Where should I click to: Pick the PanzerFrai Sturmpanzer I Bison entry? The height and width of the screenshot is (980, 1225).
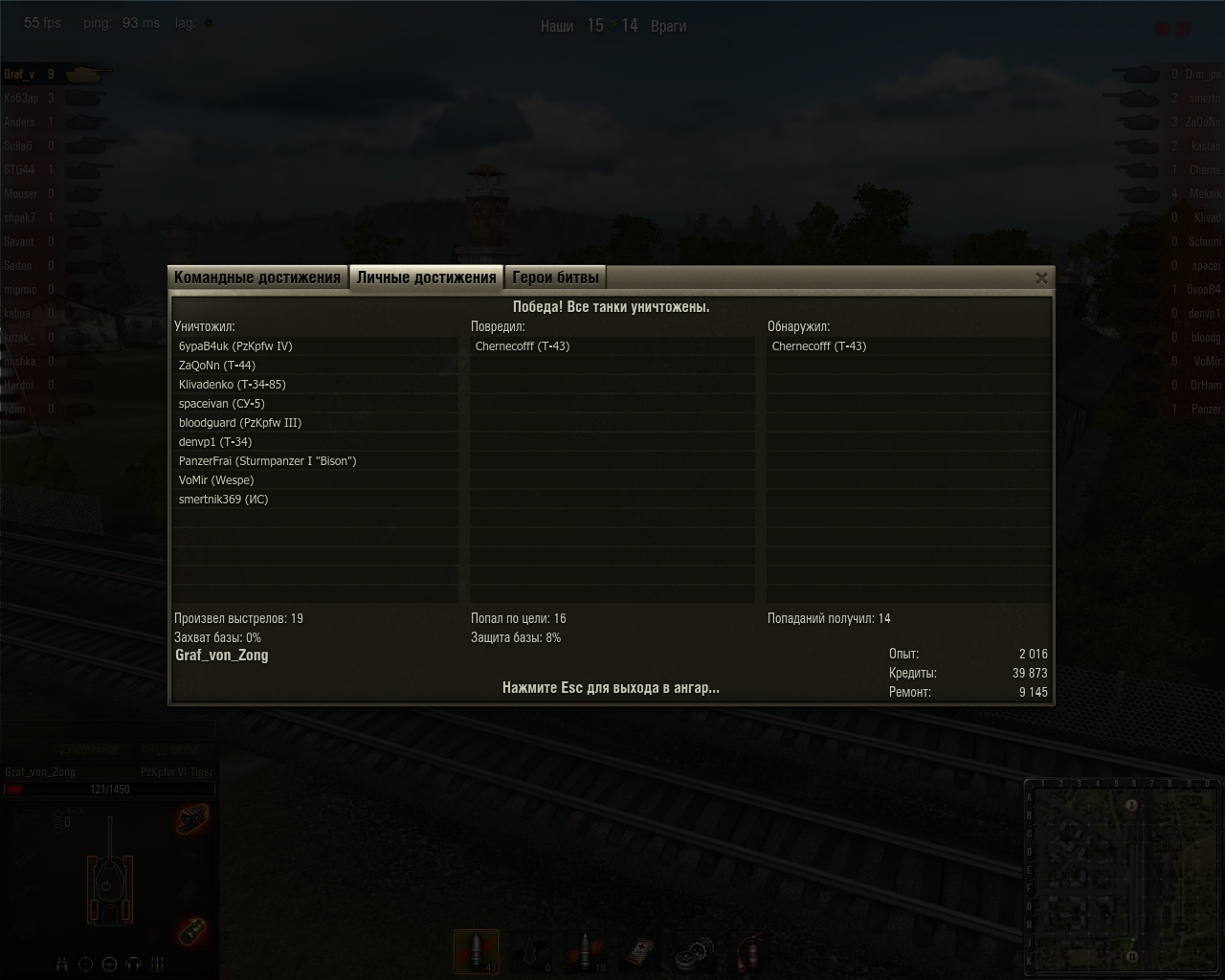[x=268, y=461]
